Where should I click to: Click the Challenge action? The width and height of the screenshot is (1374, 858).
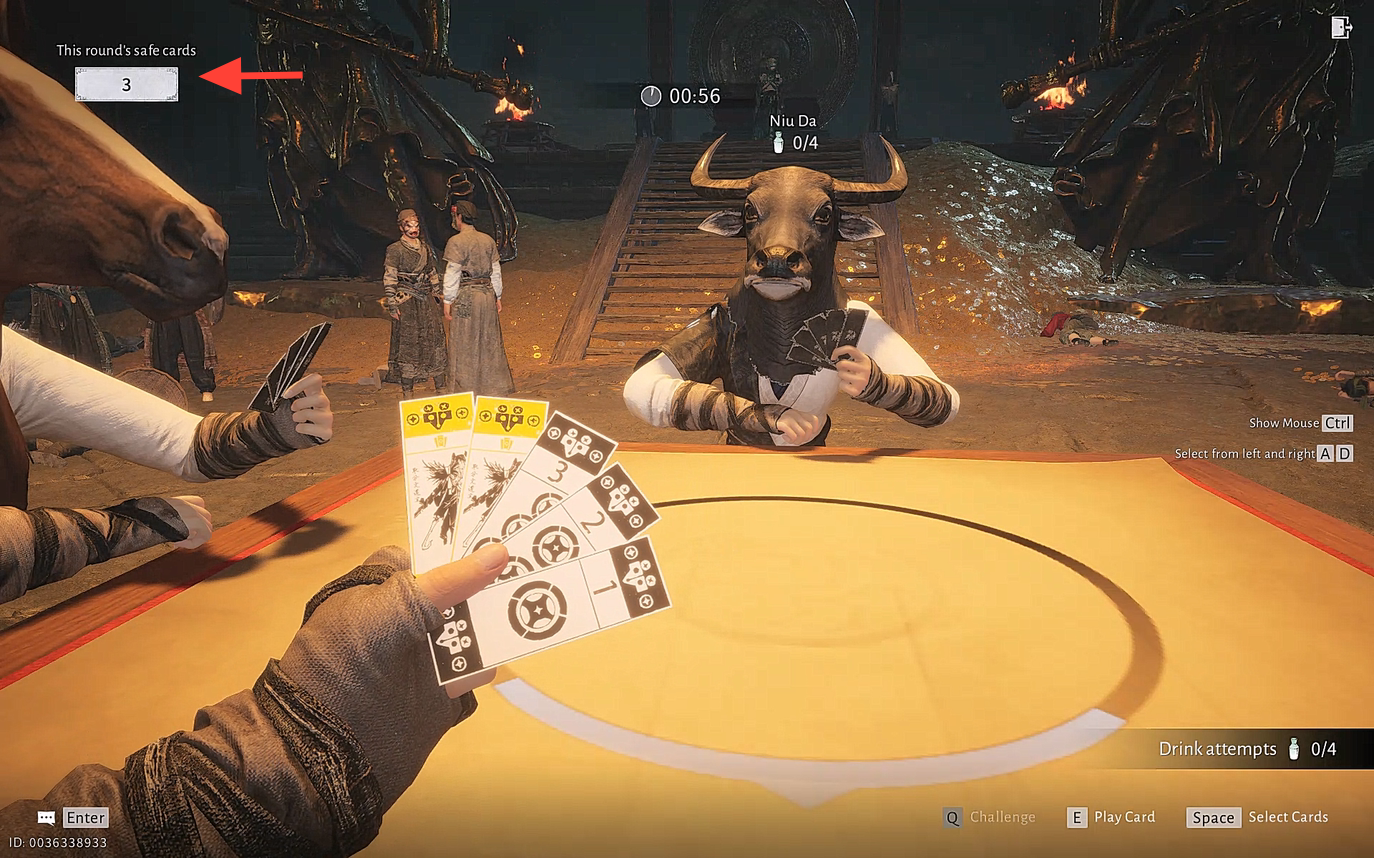pos(990,817)
